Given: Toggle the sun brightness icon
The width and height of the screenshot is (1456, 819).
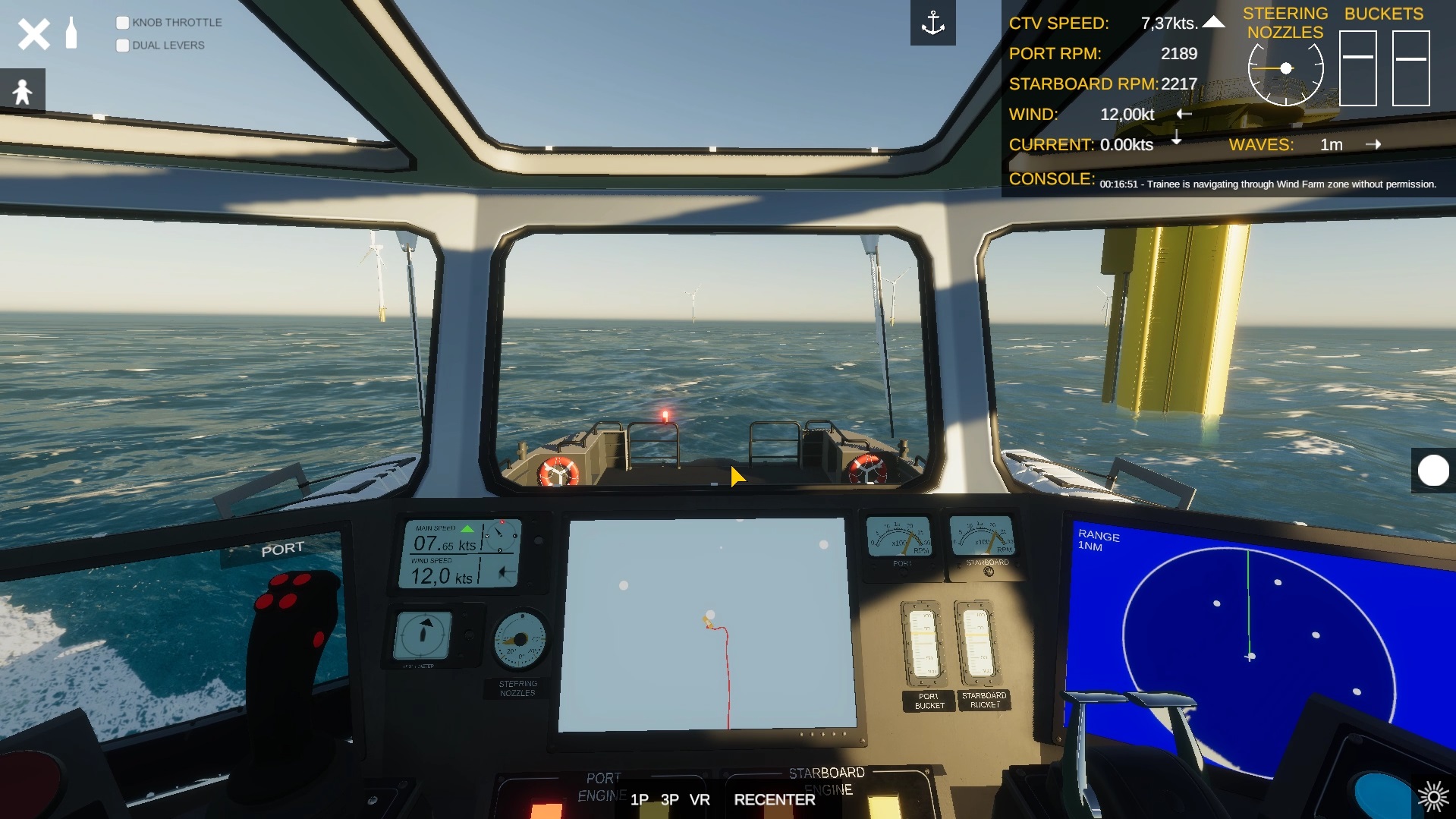Looking at the screenshot, I should point(1432,796).
